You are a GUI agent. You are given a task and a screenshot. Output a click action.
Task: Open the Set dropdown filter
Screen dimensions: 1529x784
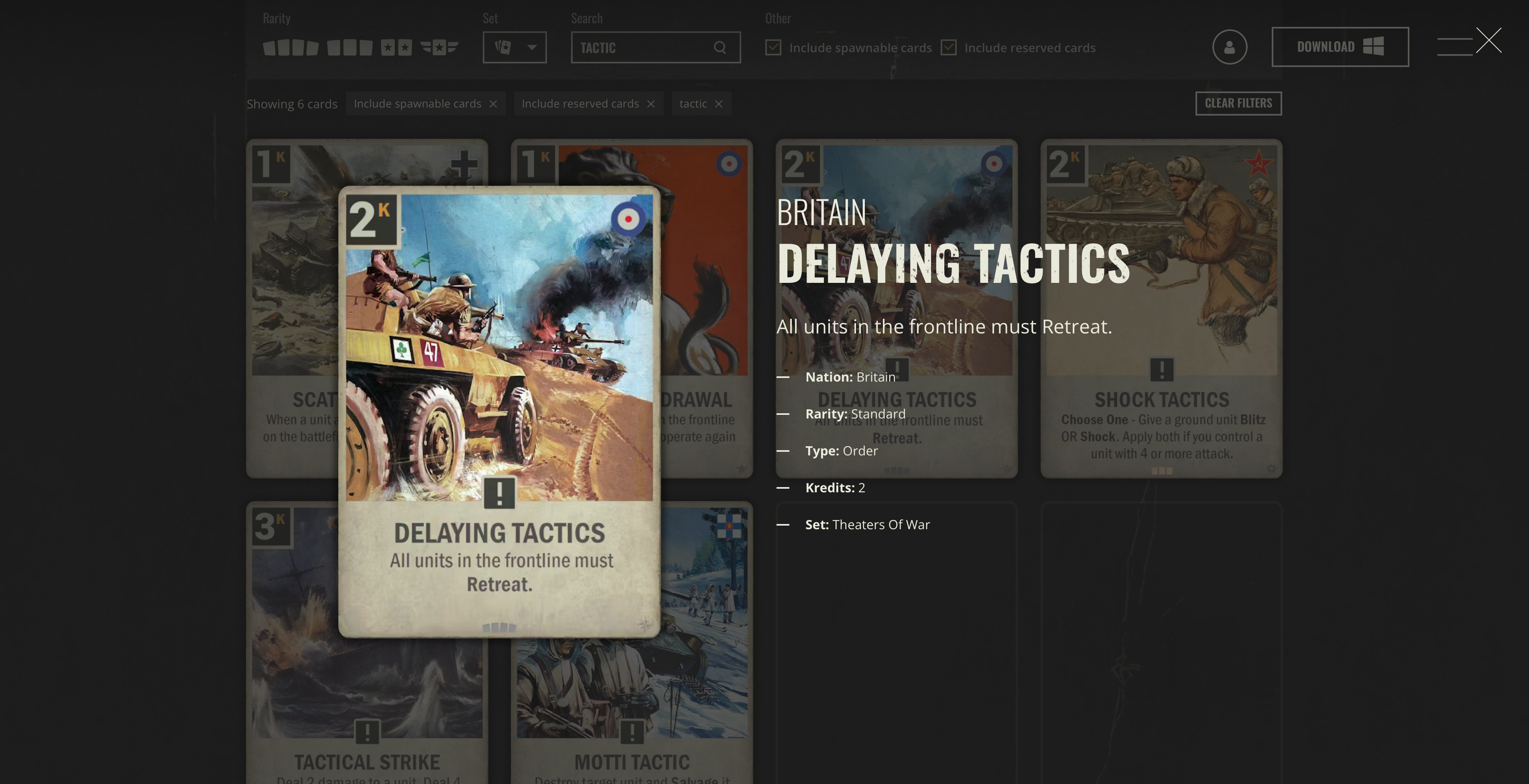tap(514, 47)
